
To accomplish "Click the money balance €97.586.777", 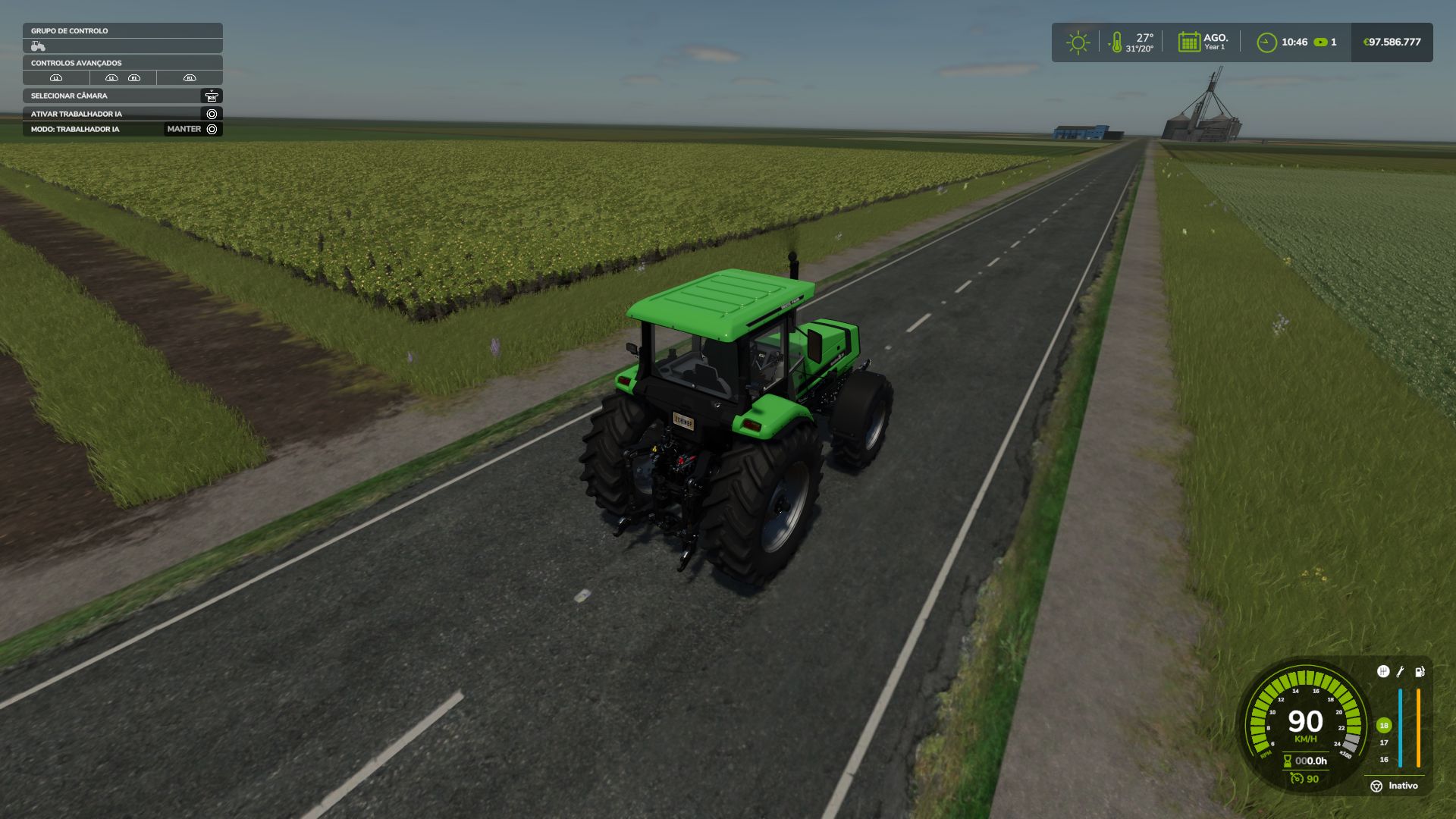I will pos(1392,42).
